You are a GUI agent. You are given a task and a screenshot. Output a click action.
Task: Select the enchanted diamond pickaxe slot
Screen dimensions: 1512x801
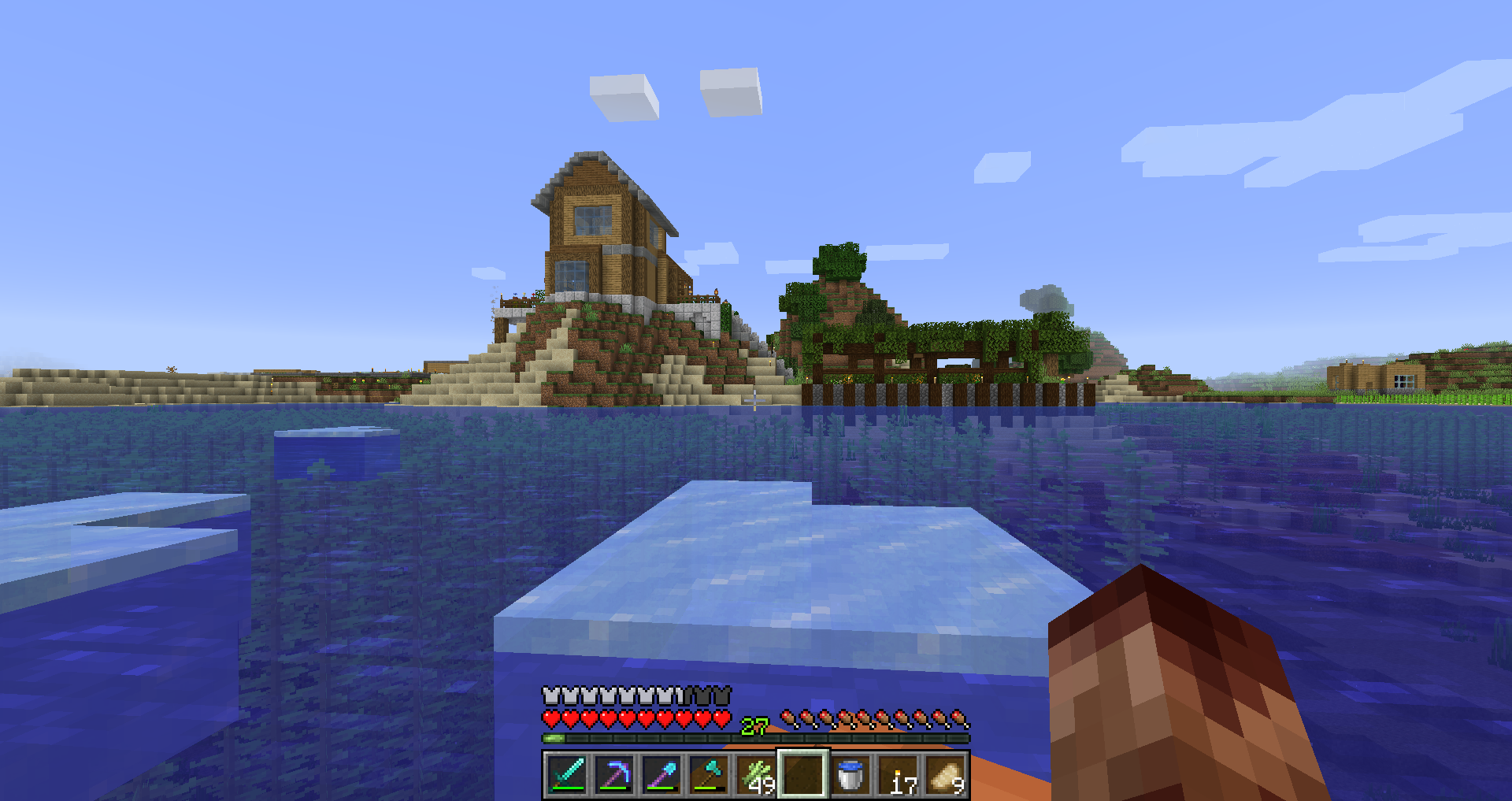pyautogui.click(x=613, y=775)
